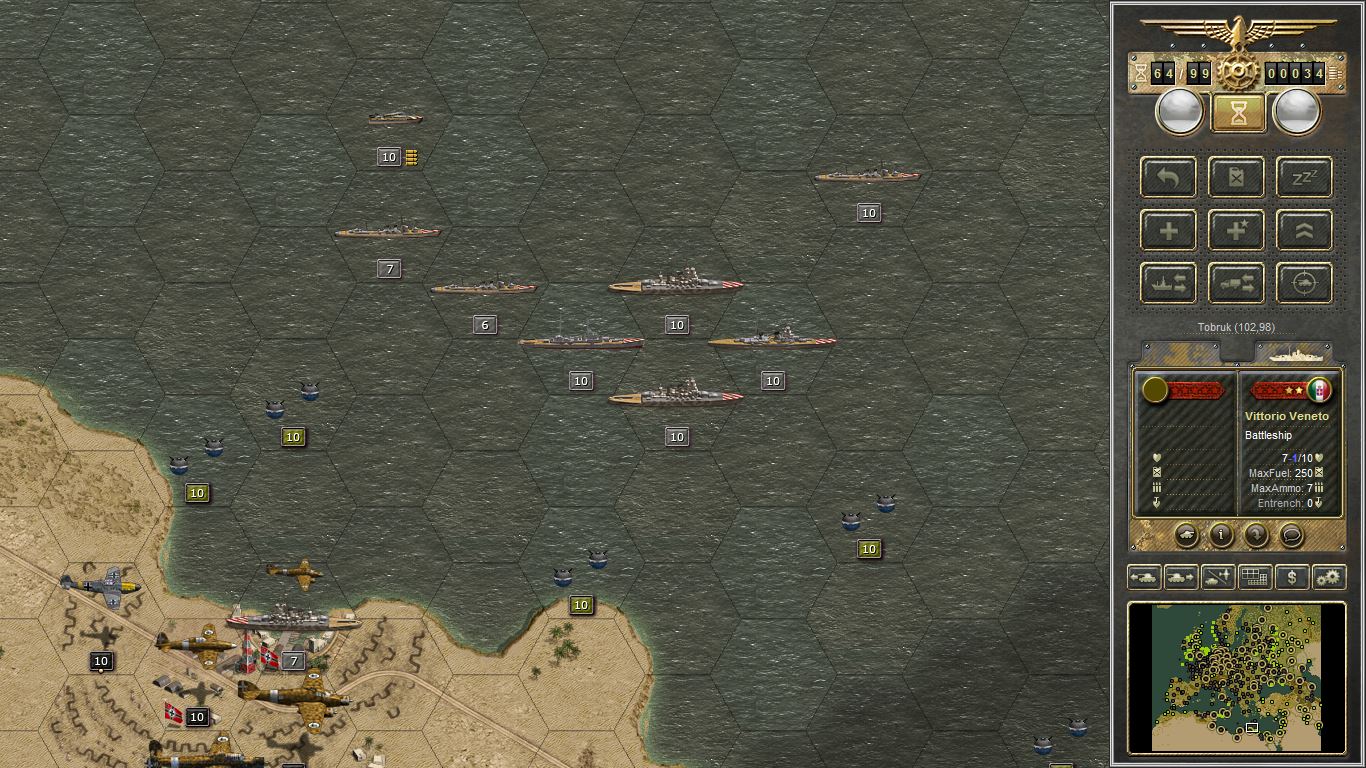Image resolution: width=1366 pixels, height=768 pixels.
Task: Embark the unit onto naval transport
Action: [1167, 283]
